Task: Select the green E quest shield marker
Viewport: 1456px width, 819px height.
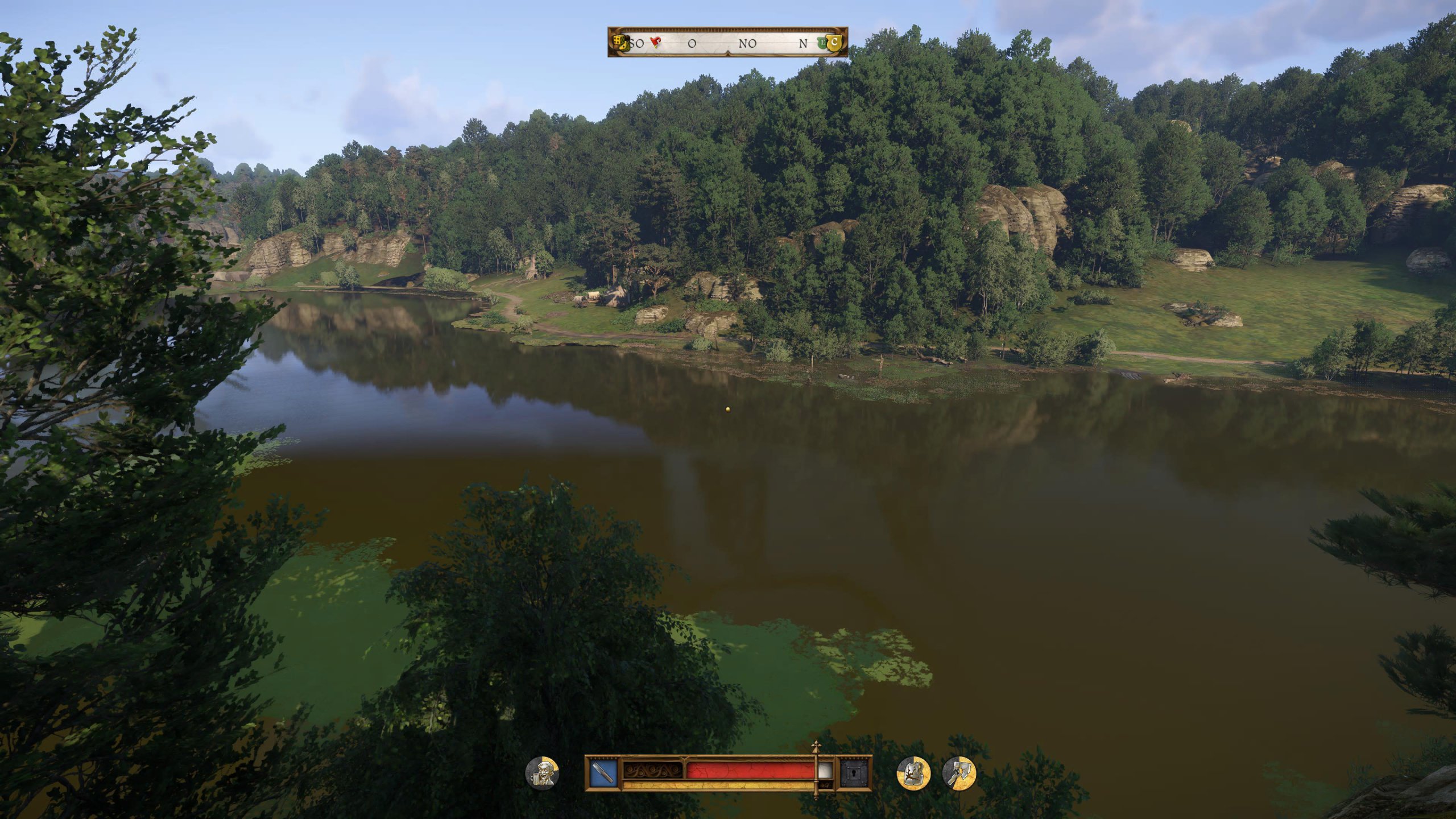Action: (x=822, y=42)
